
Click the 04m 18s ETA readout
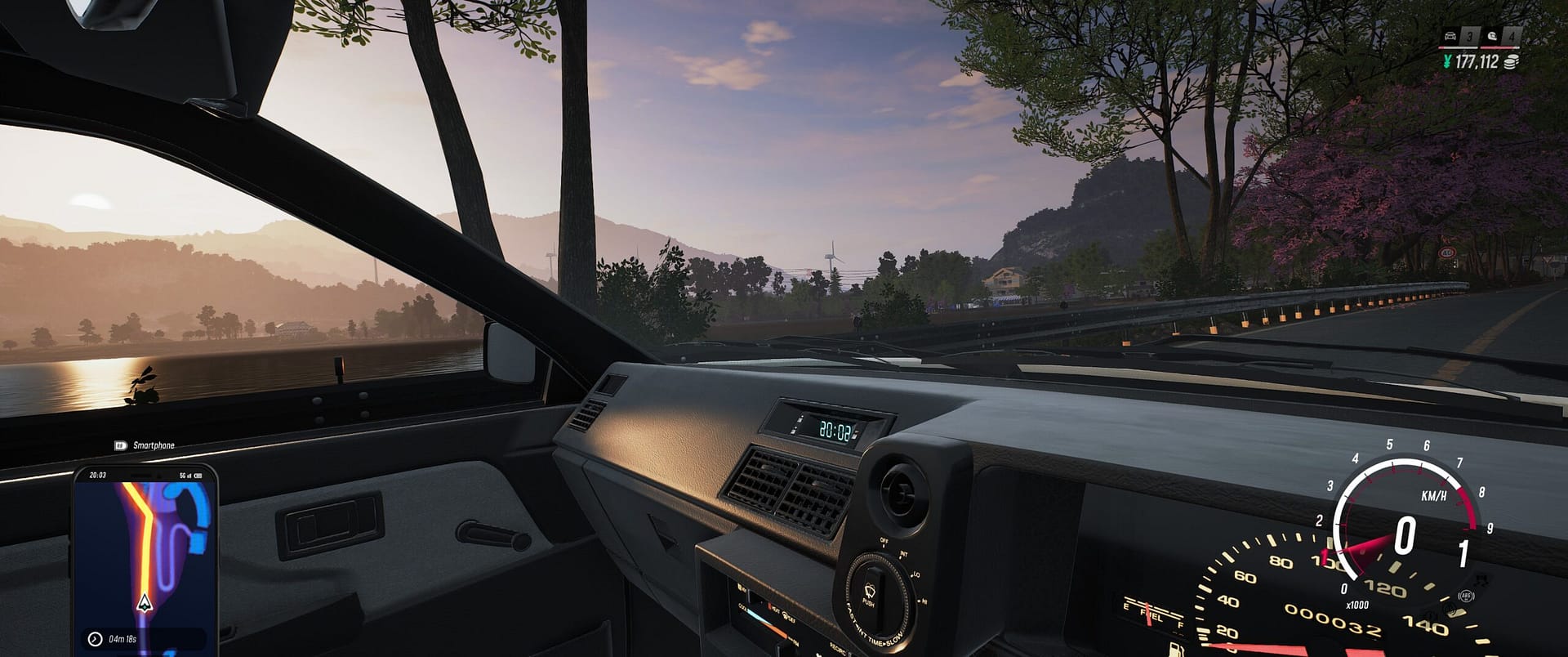point(123,638)
